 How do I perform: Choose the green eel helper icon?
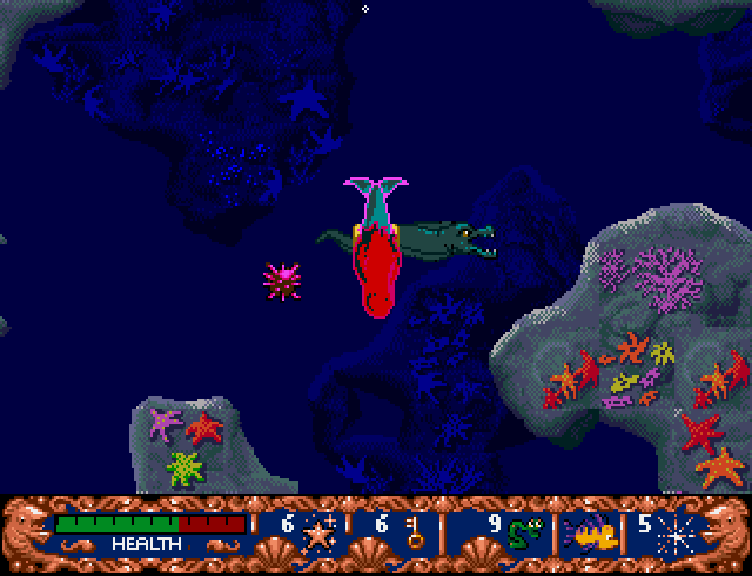(526, 531)
